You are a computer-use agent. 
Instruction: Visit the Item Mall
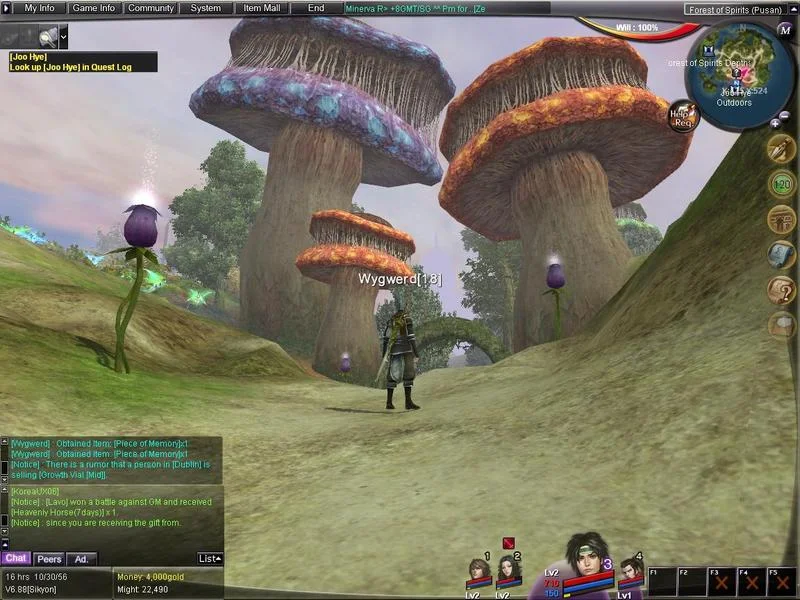pos(262,8)
